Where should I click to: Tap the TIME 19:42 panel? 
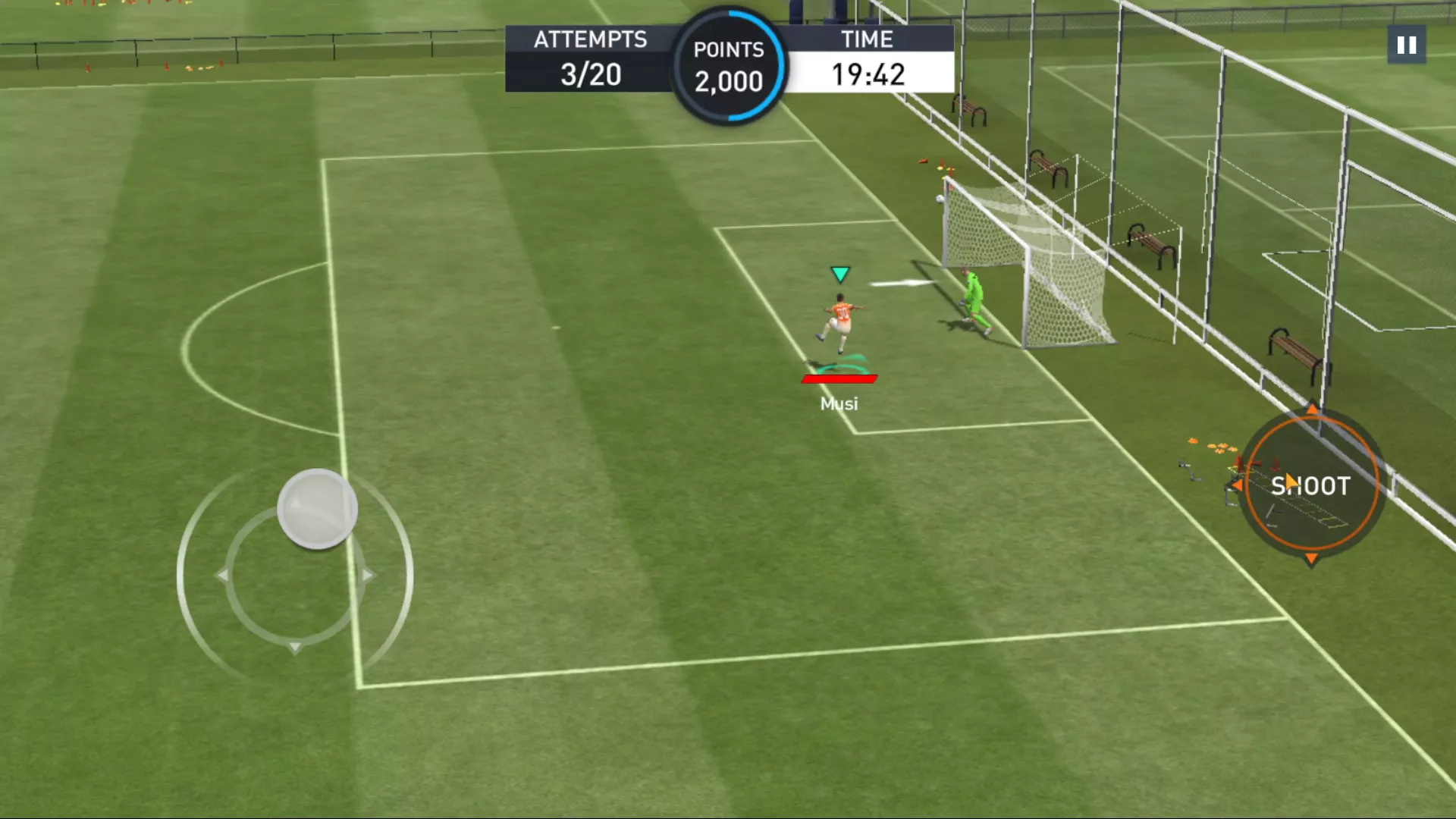pos(867,58)
